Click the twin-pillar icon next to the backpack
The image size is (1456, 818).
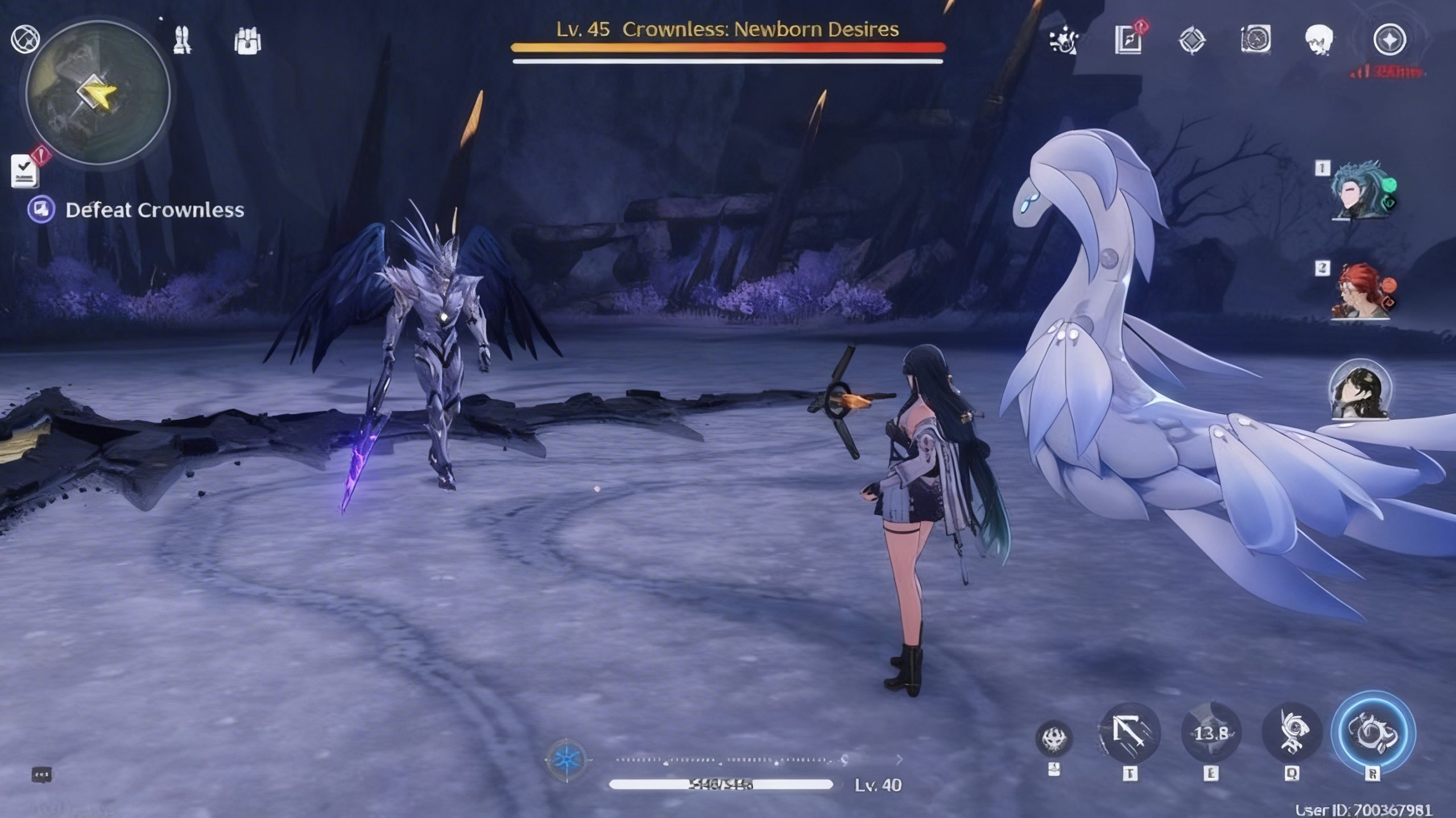coord(183,40)
